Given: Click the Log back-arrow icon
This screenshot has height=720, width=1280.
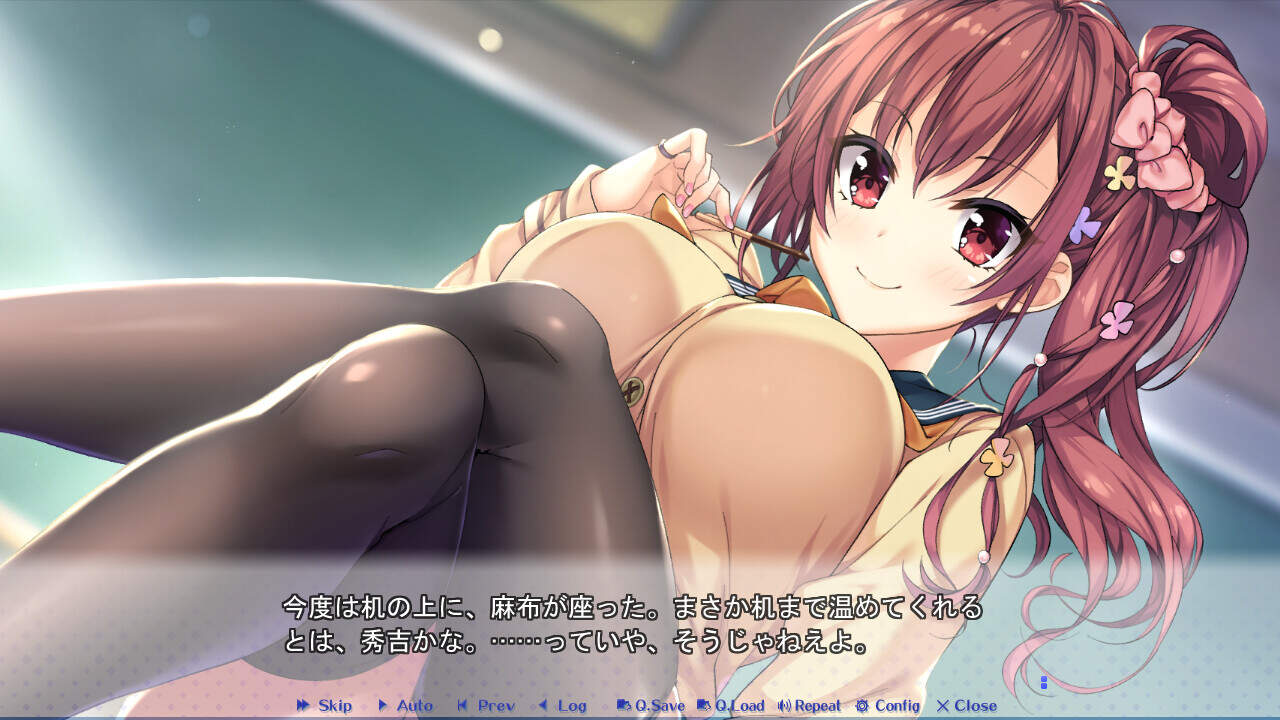Looking at the screenshot, I should [x=544, y=706].
